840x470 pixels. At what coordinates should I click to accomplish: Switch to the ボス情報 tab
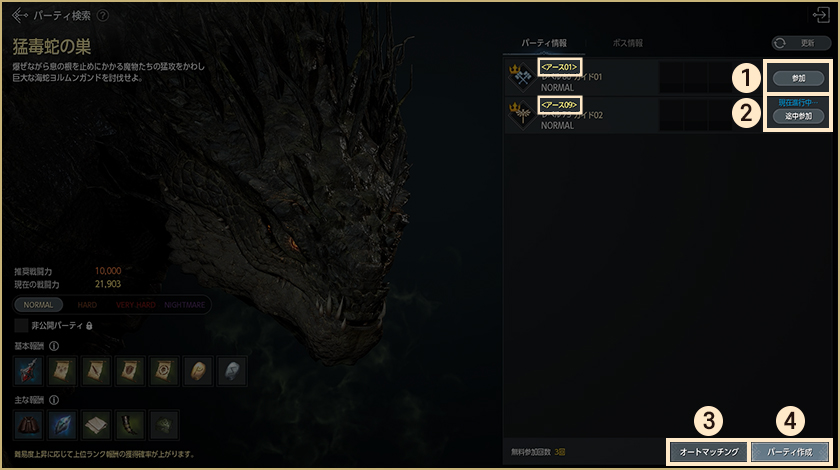[627, 43]
